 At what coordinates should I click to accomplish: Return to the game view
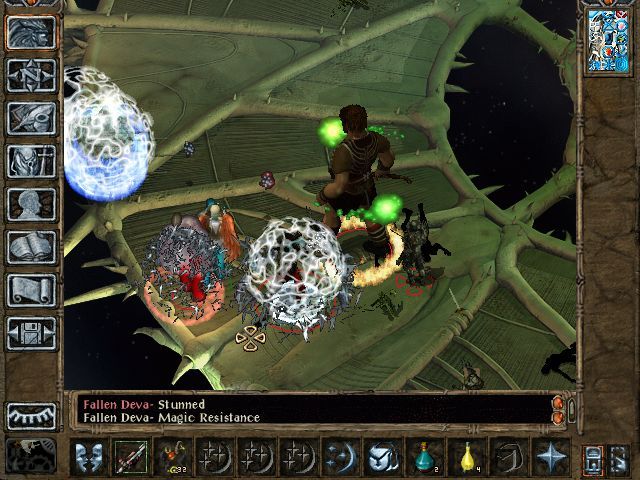tap(31, 33)
